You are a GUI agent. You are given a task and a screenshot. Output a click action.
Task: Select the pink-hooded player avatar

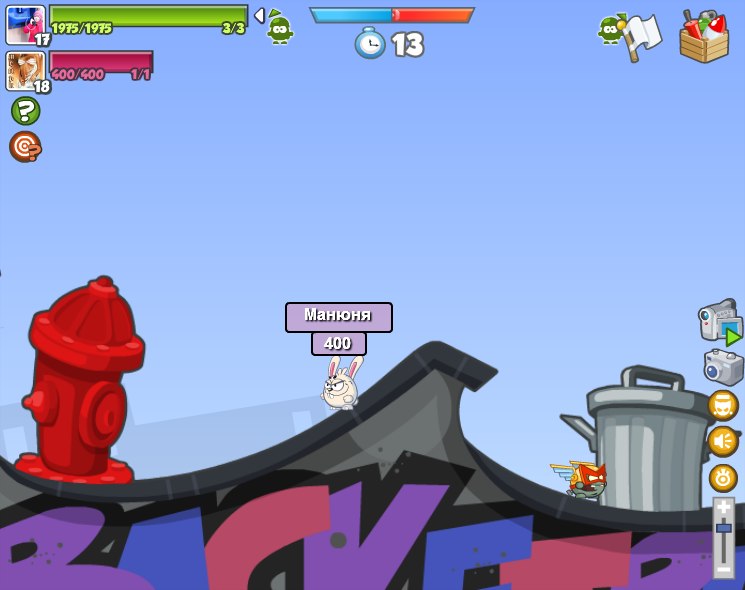[x=25, y=24]
